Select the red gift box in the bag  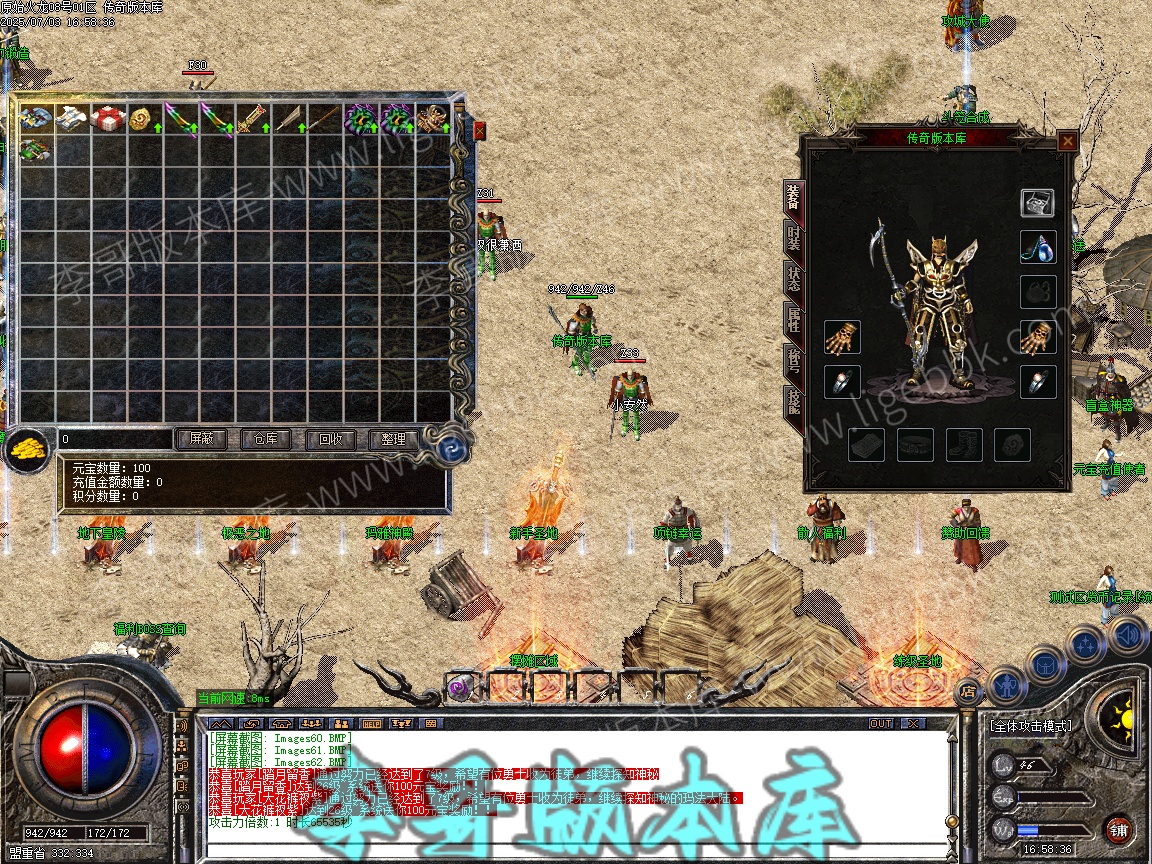pos(108,118)
